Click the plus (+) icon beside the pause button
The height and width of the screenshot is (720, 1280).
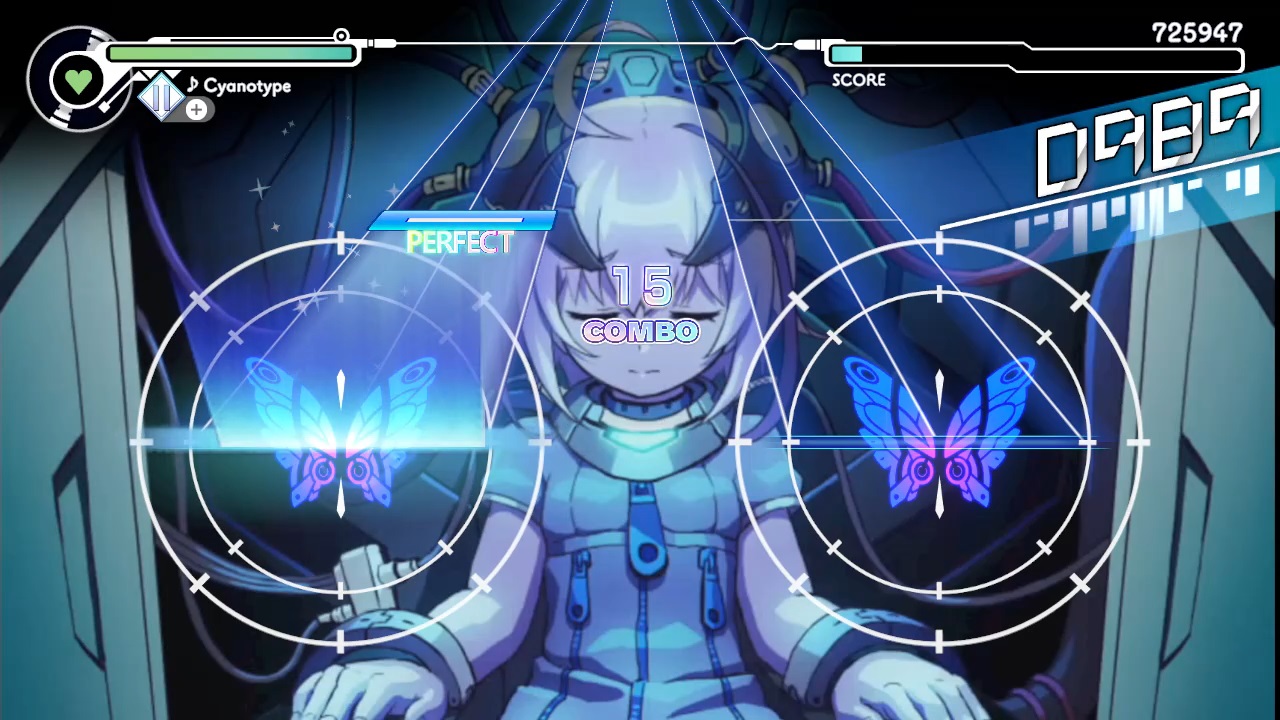click(196, 110)
